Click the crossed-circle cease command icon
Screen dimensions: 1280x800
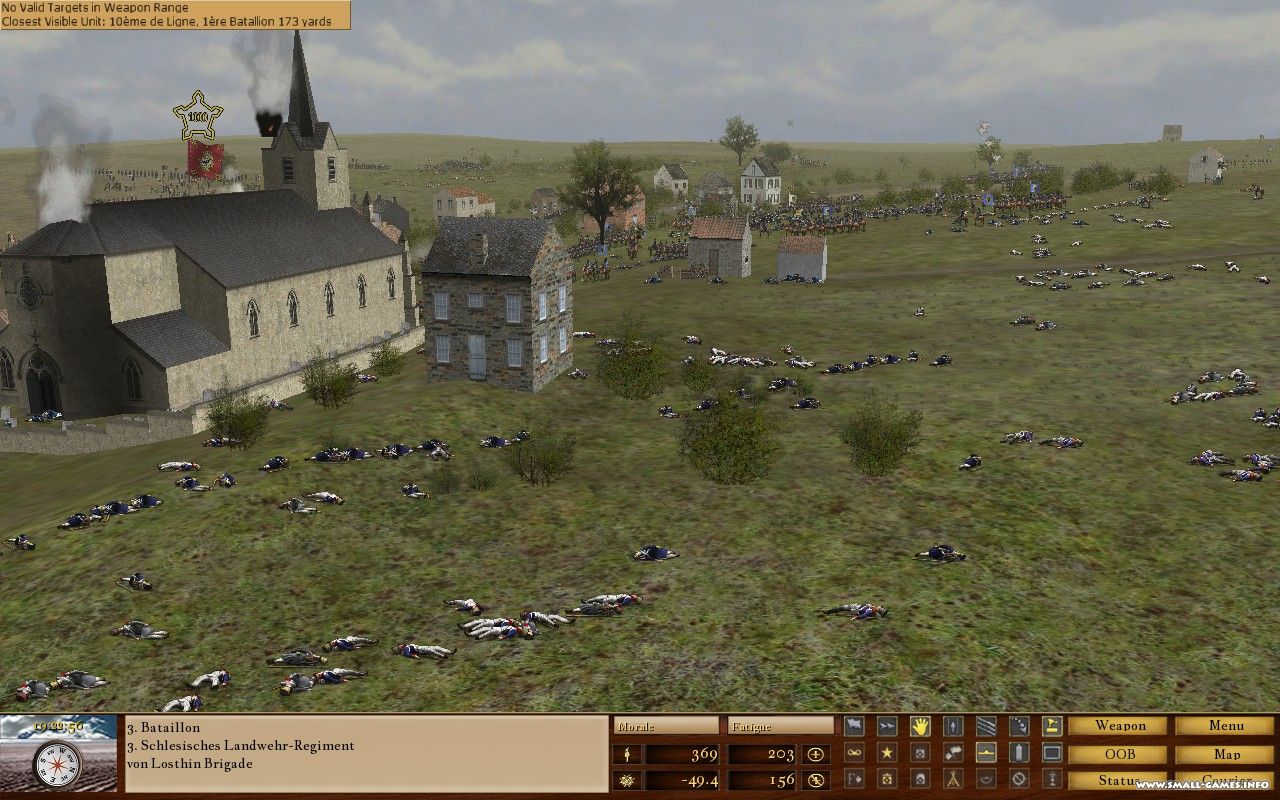1019,778
